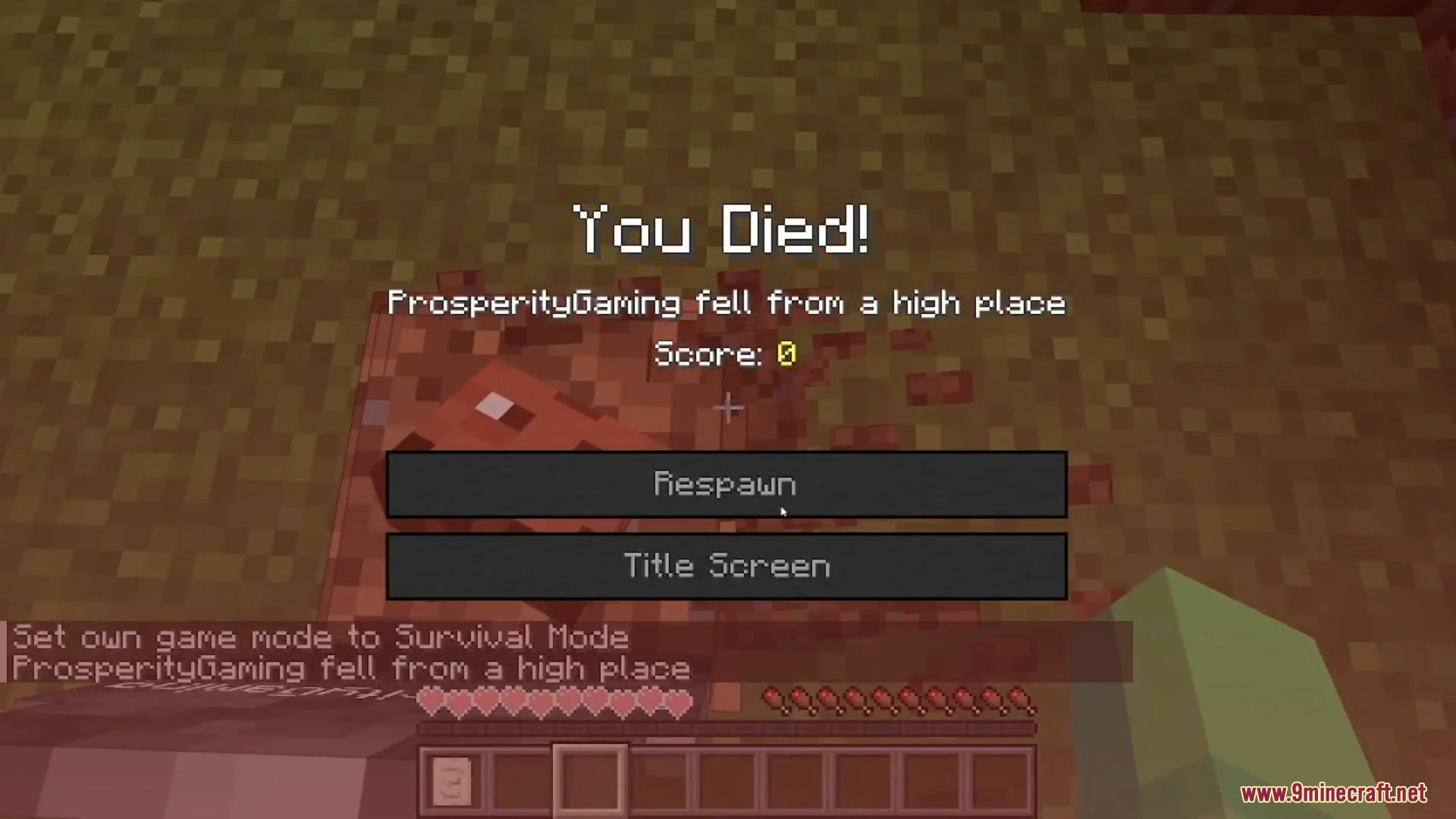The image size is (1456, 819).
Task: Select the first hotbar slot item
Action: pos(453,780)
